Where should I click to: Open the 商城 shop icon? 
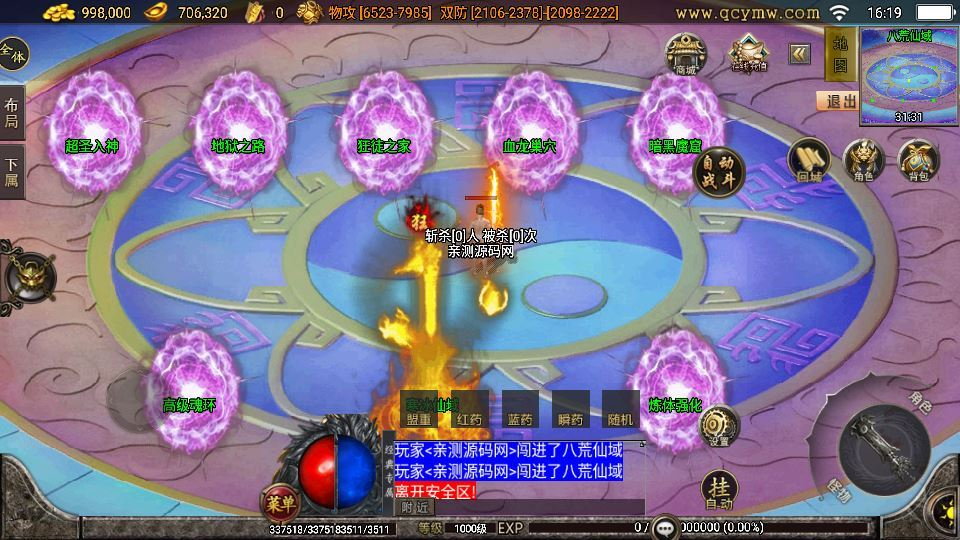686,53
